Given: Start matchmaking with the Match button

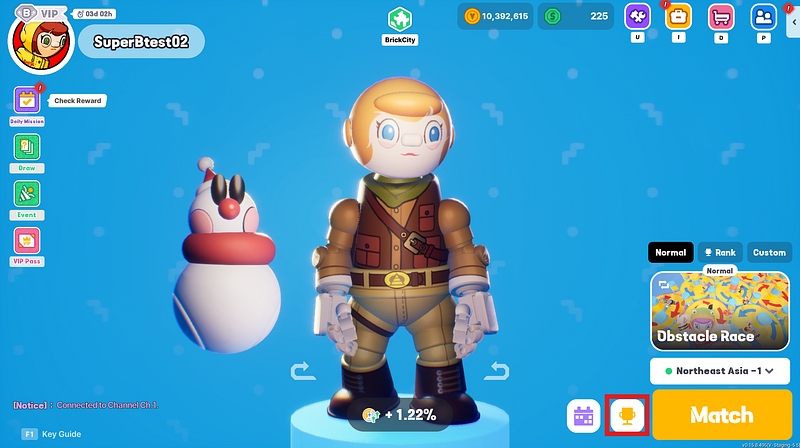Looking at the screenshot, I should (721, 414).
